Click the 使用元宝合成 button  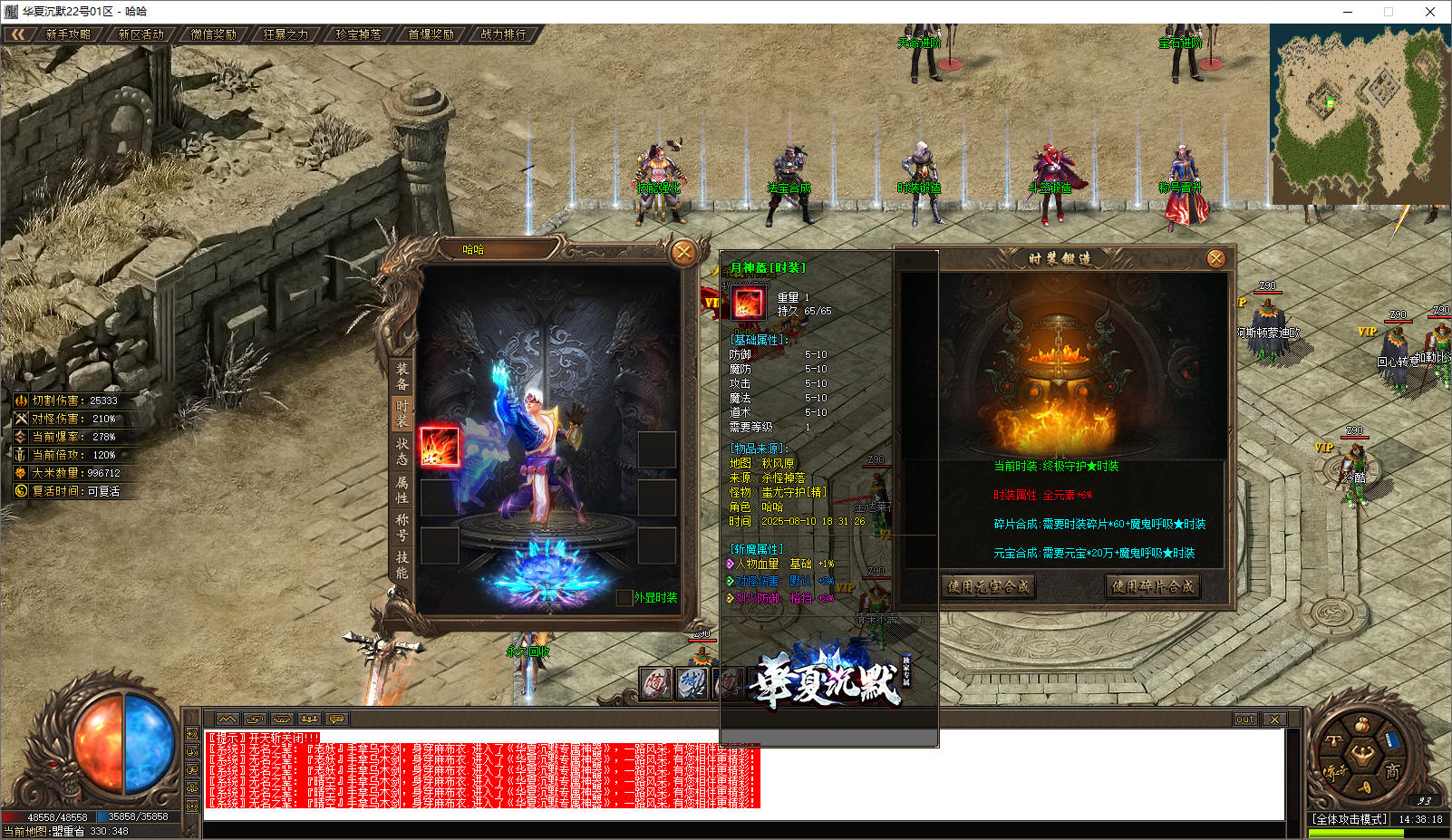point(988,586)
